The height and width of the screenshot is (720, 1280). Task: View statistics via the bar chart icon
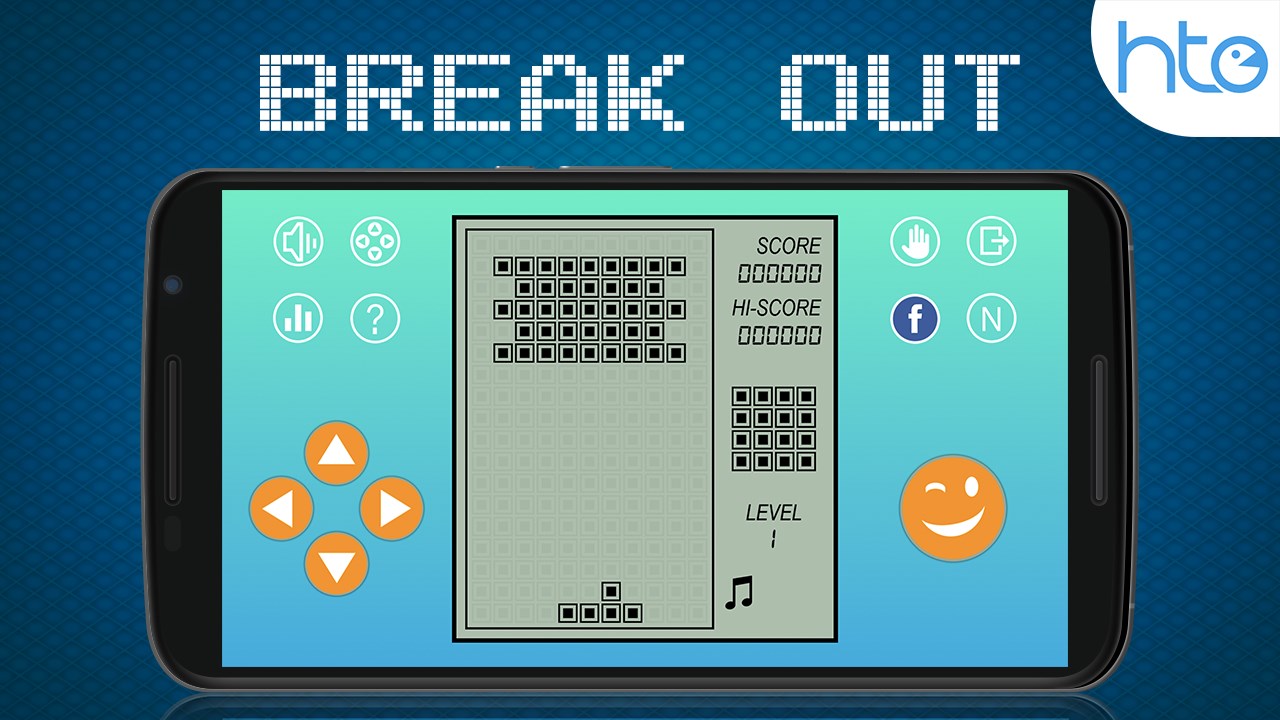(298, 318)
